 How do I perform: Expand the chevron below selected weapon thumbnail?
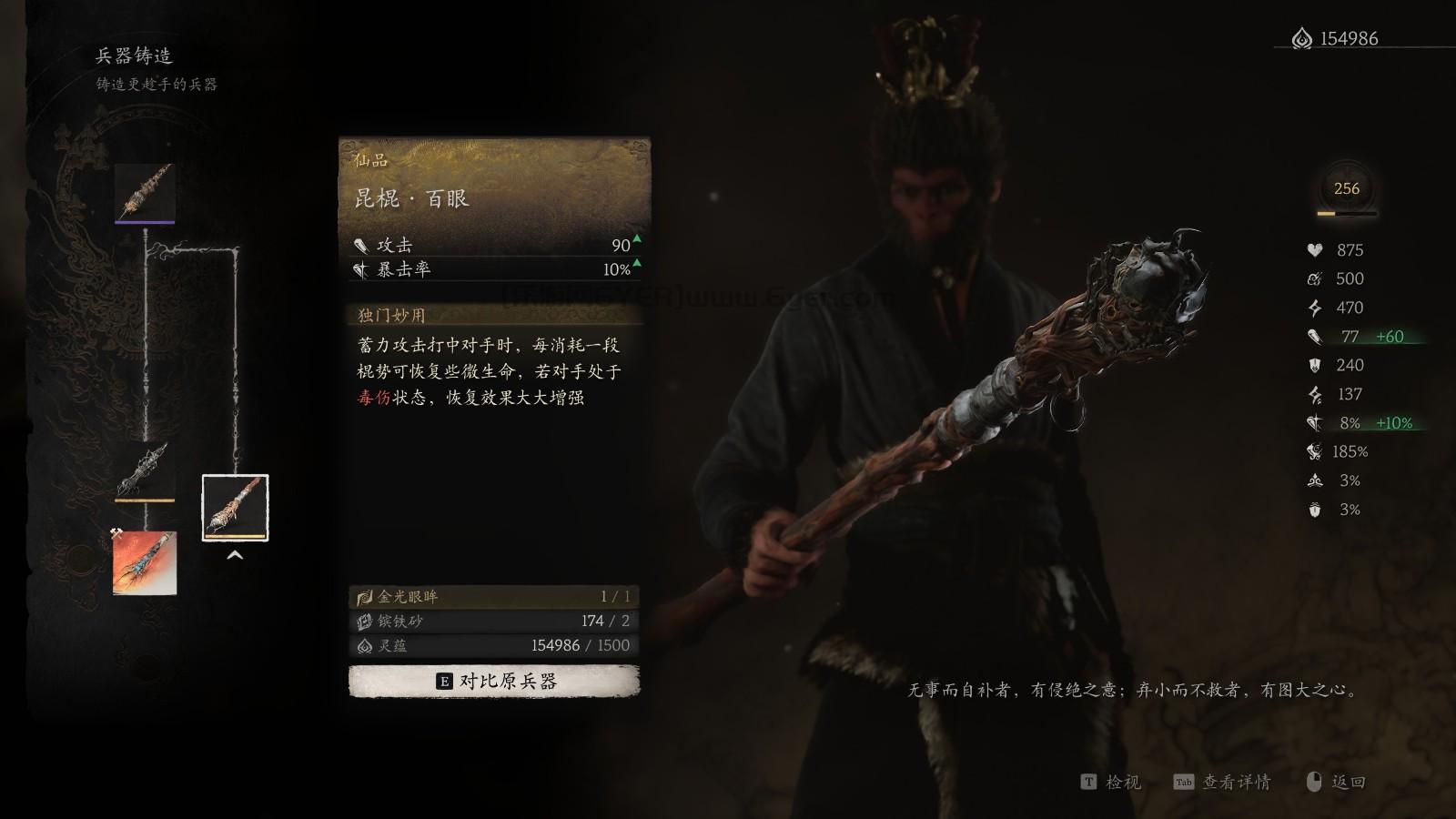tap(235, 553)
